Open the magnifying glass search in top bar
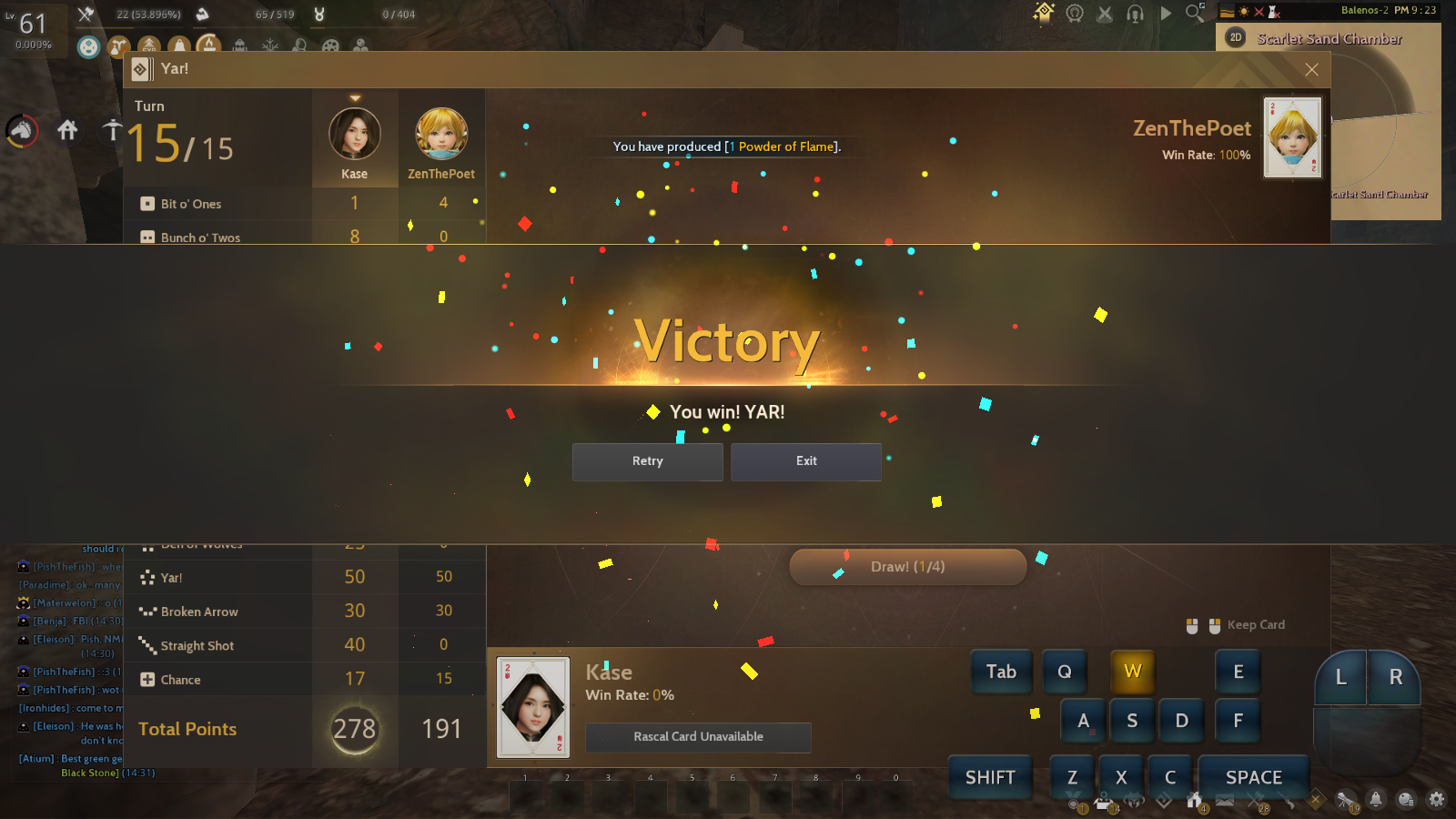The image size is (1456, 819). [x=1194, y=14]
